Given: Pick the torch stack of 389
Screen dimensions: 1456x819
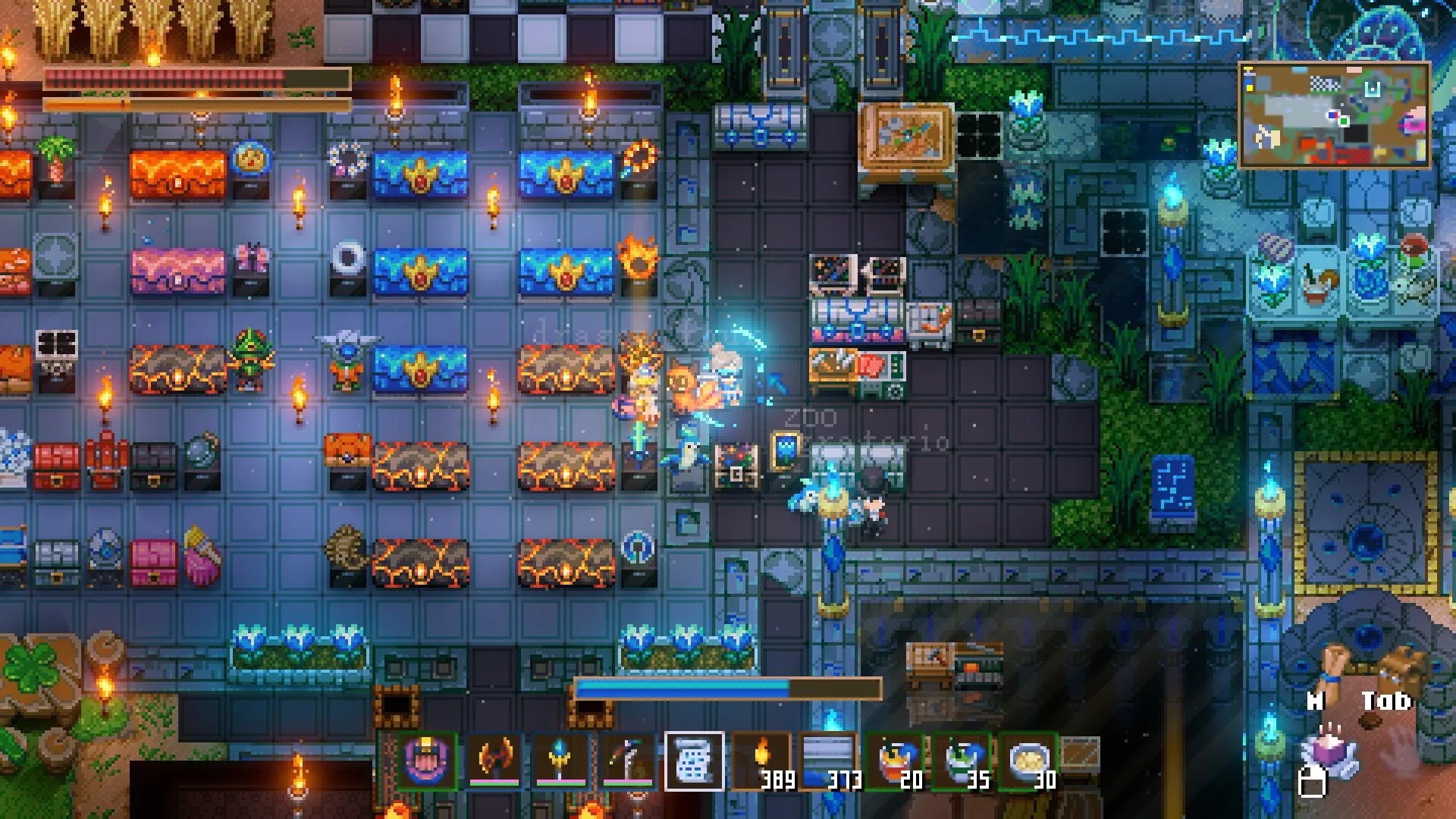Looking at the screenshot, I should click(762, 761).
